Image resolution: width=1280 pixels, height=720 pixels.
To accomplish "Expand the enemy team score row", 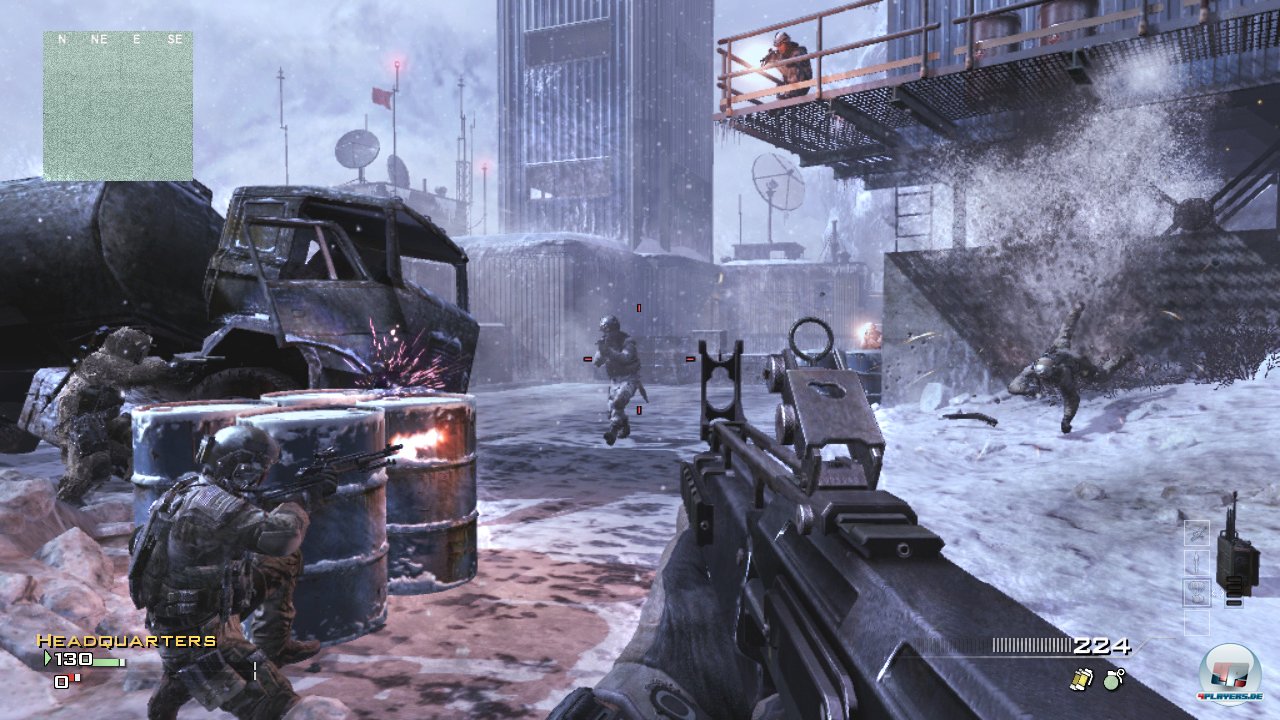I will click(x=62, y=681).
